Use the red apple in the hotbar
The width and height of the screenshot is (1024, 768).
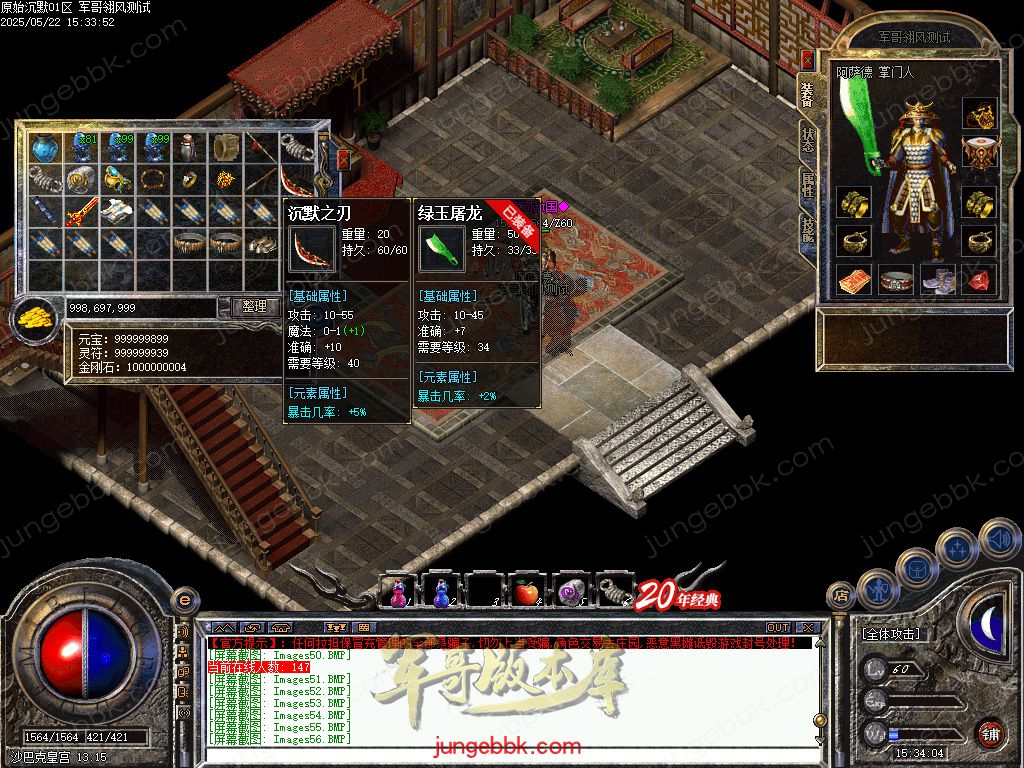pos(527,592)
